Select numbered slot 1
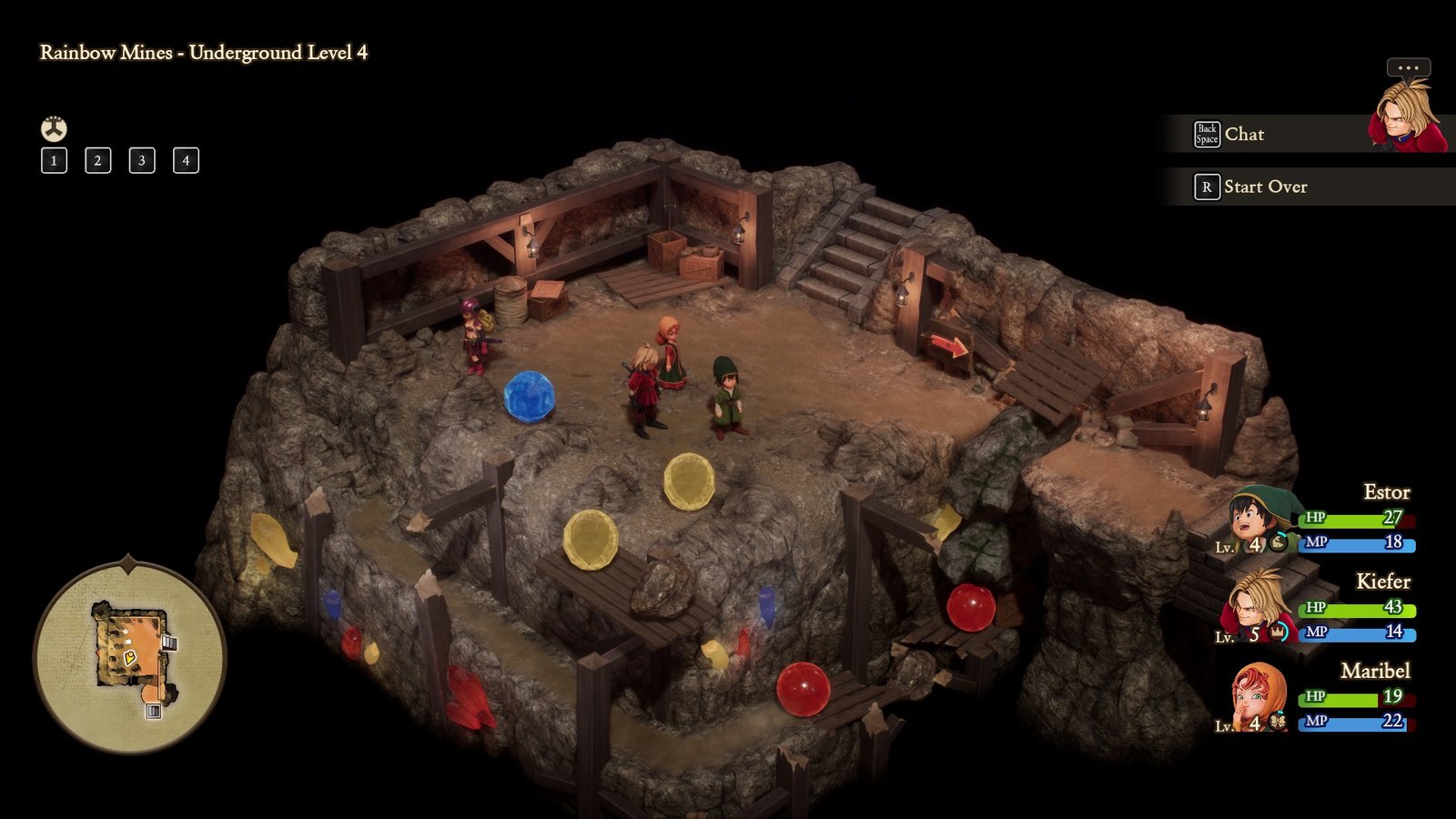 pos(54,161)
